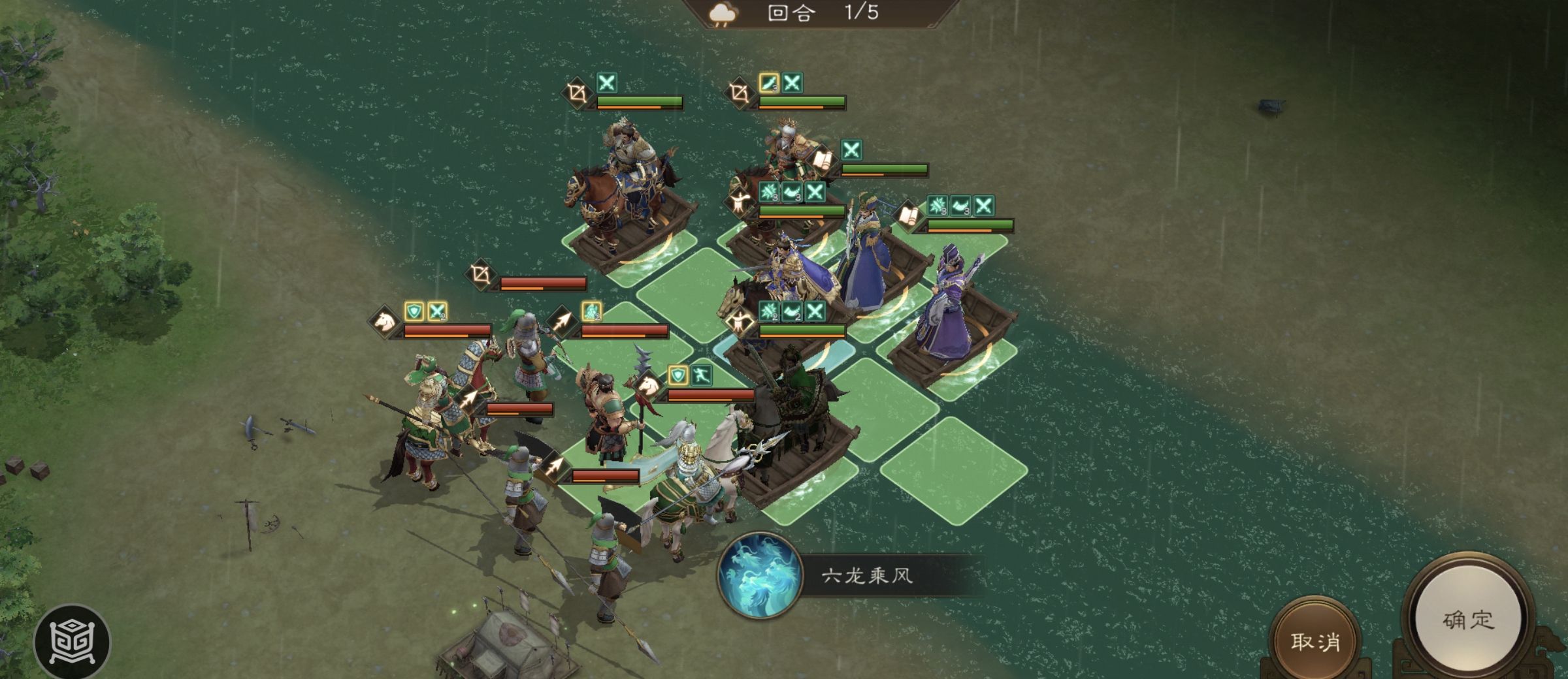Open the maze-cube icon menu
Viewport: 1568px width, 679px height.
click(72, 642)
